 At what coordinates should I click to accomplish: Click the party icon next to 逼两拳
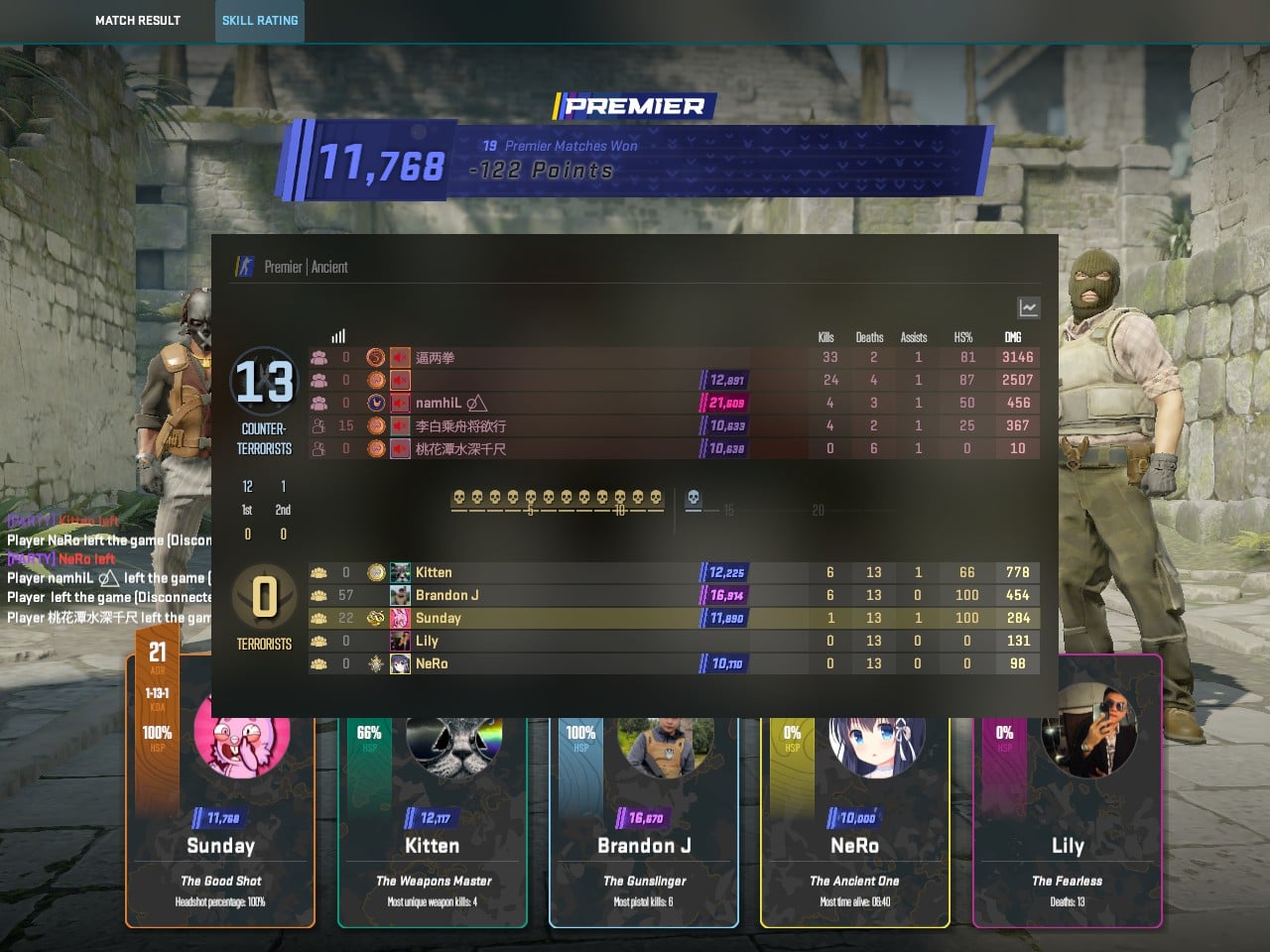(318, 358)
